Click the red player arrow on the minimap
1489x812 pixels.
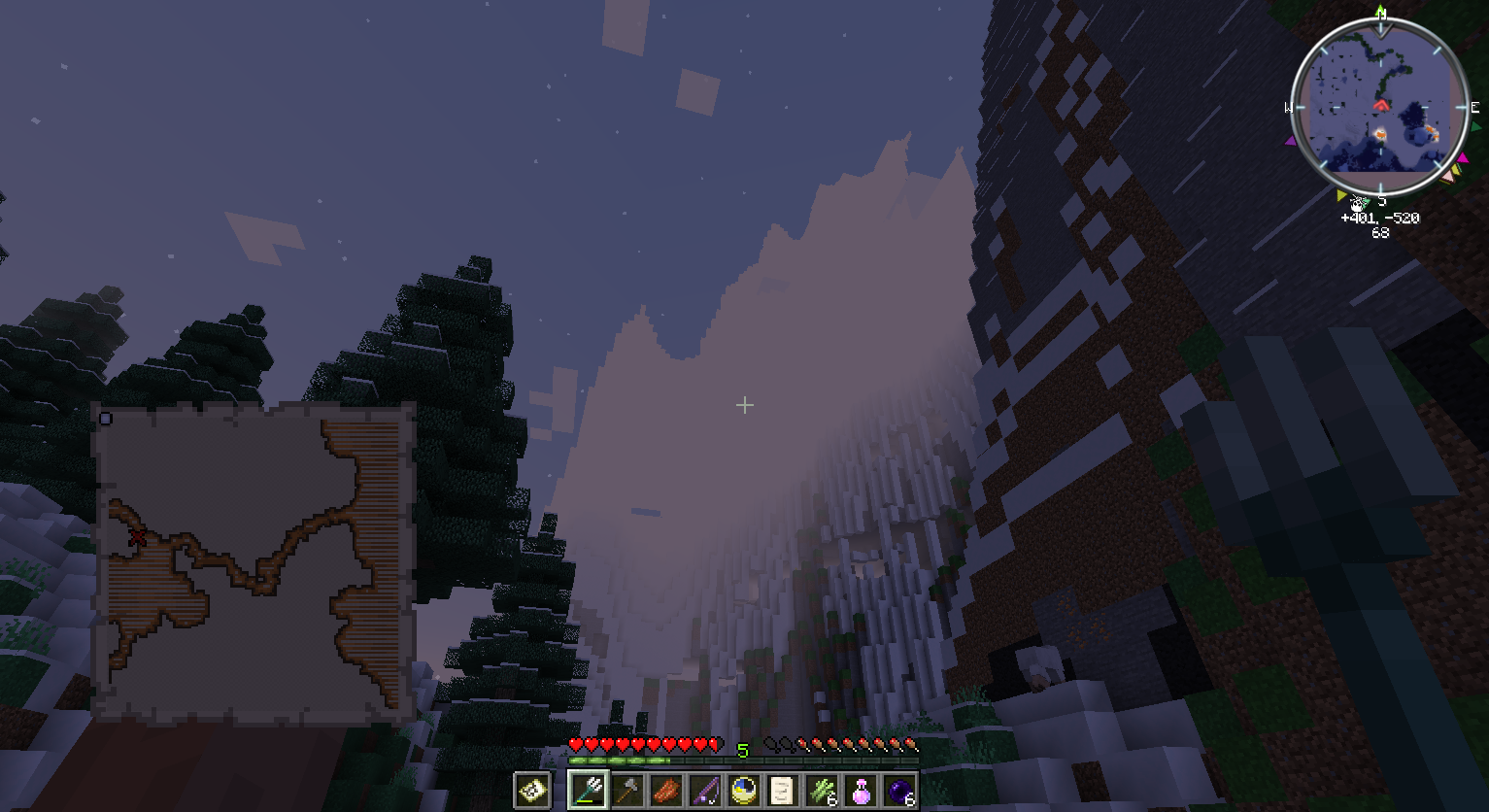coord(1382,106)
